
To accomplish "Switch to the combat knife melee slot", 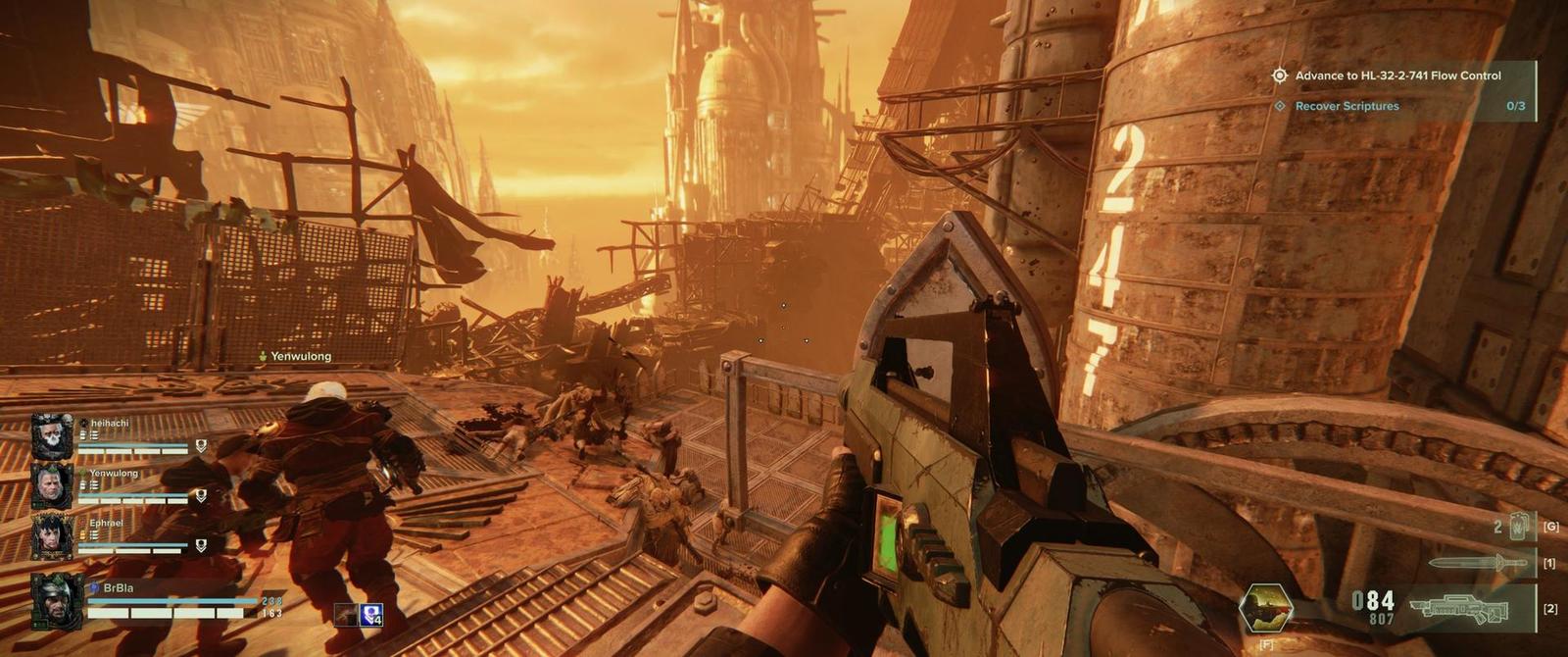I will tap(1480, 563).
